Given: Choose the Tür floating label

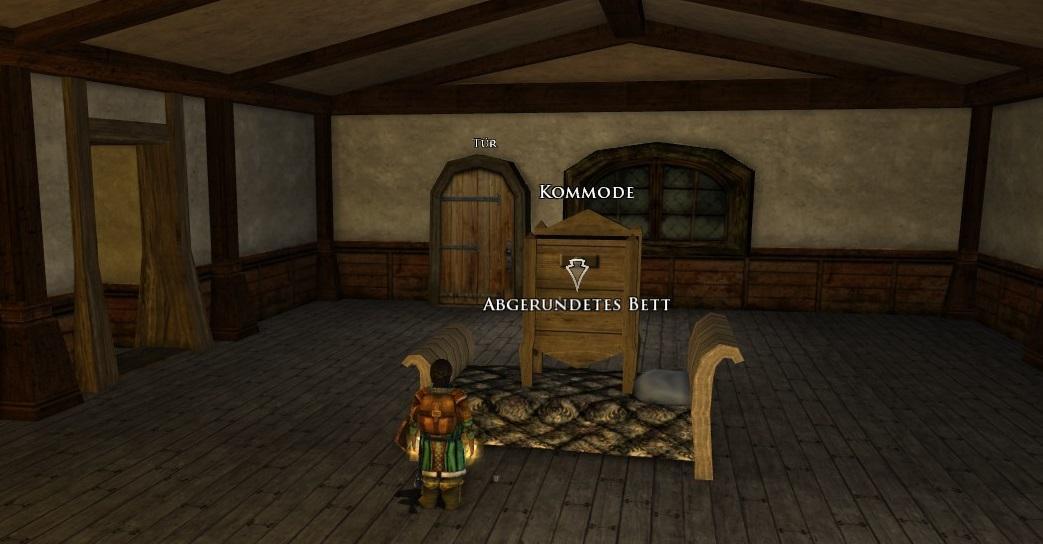Looking at the screenshot, I should coord(484,143).
